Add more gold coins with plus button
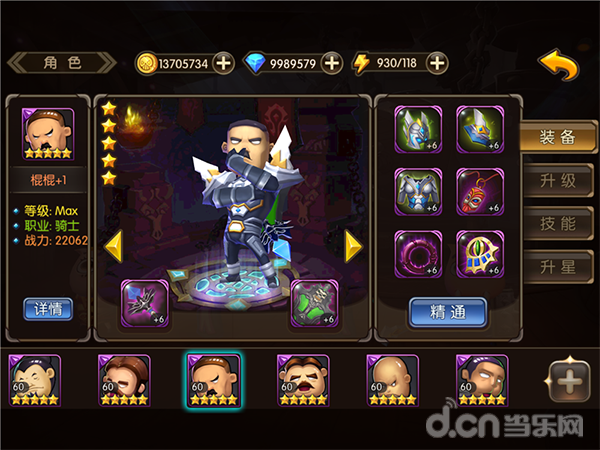The height and width of the screenshot is (450, 600). (x=224, y=64)
